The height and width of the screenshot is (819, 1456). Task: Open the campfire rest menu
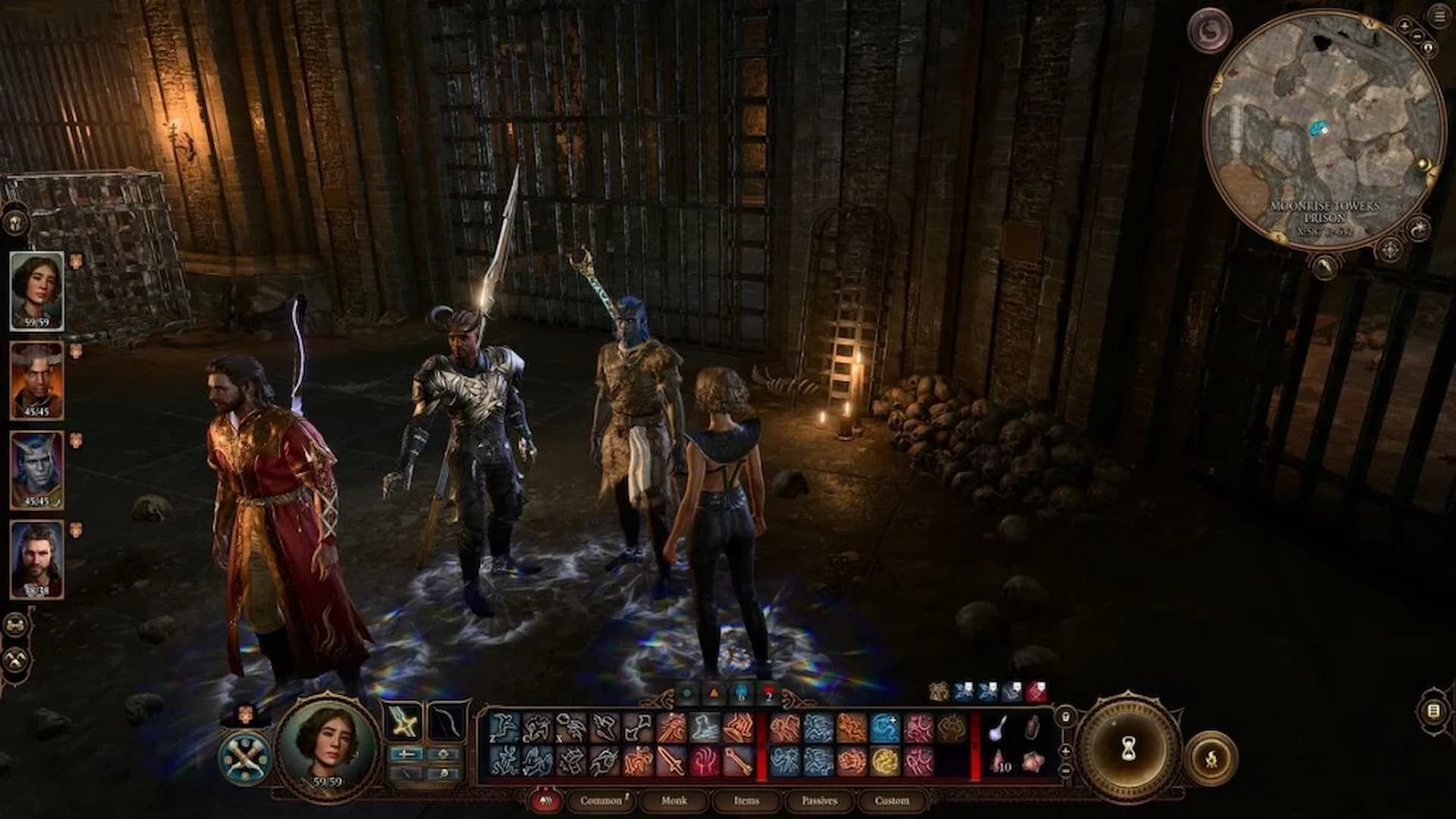click(x=1210, y=757)
